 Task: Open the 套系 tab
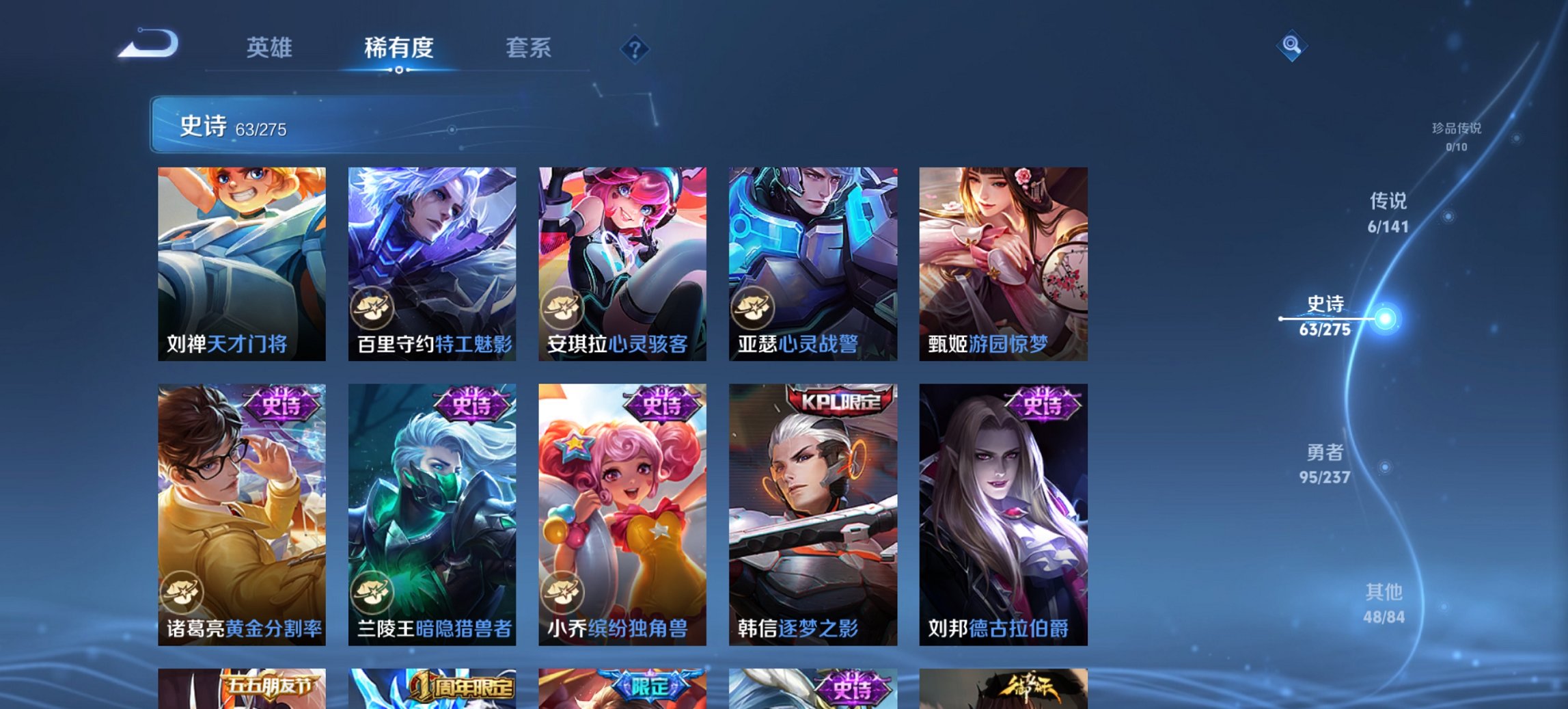pos(528,48)
